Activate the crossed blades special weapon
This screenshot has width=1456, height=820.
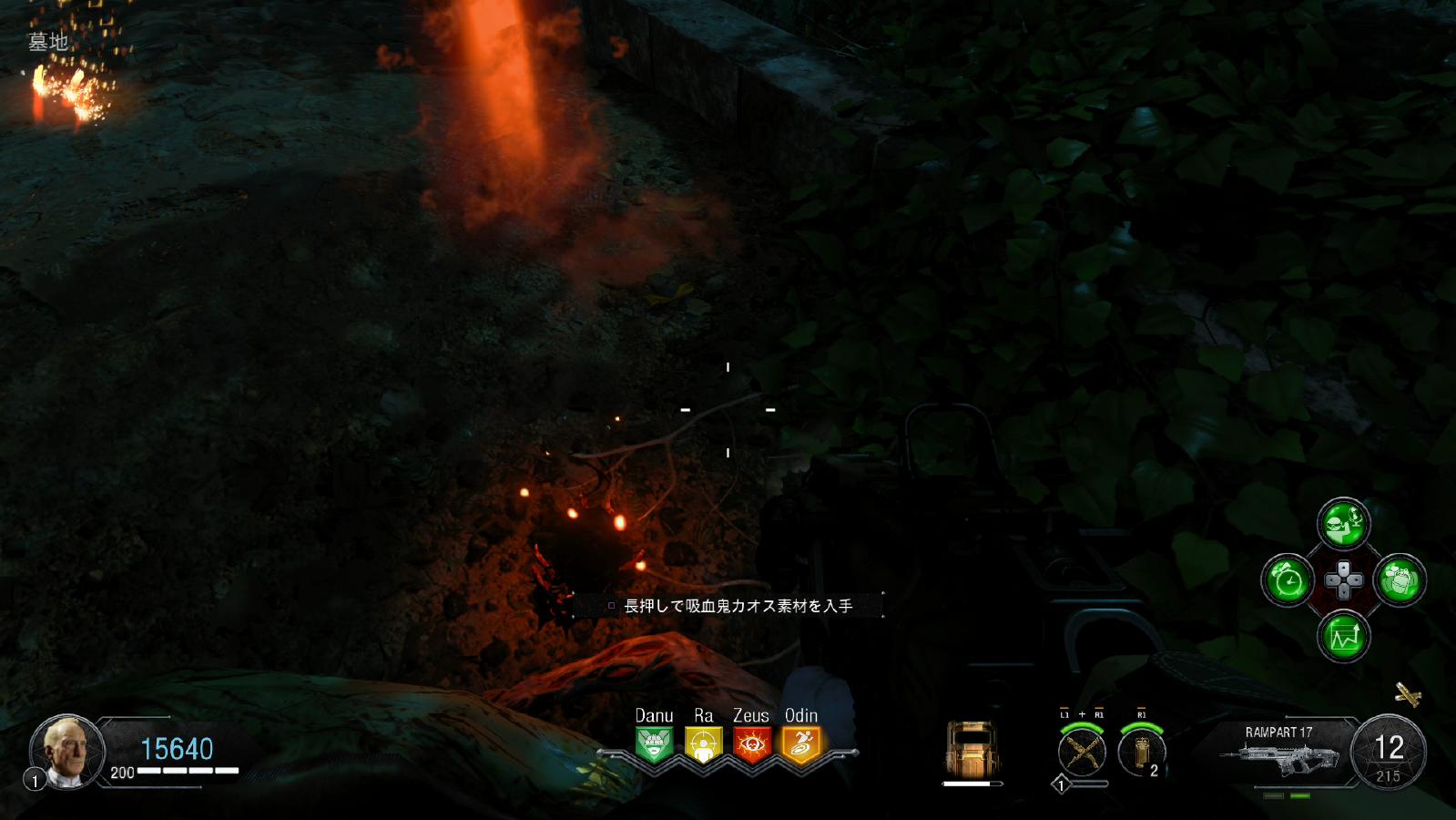pos(1082,752)
